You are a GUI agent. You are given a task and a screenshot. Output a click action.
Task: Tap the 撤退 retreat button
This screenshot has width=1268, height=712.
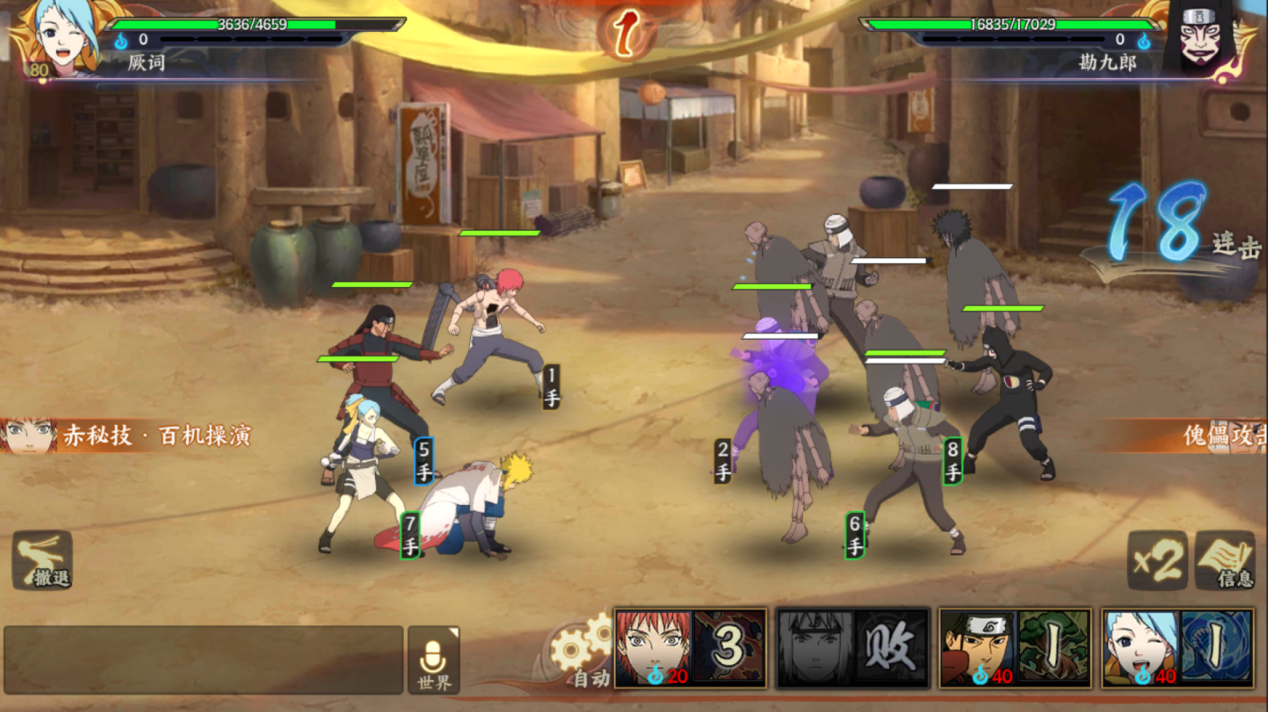(42, 560)
